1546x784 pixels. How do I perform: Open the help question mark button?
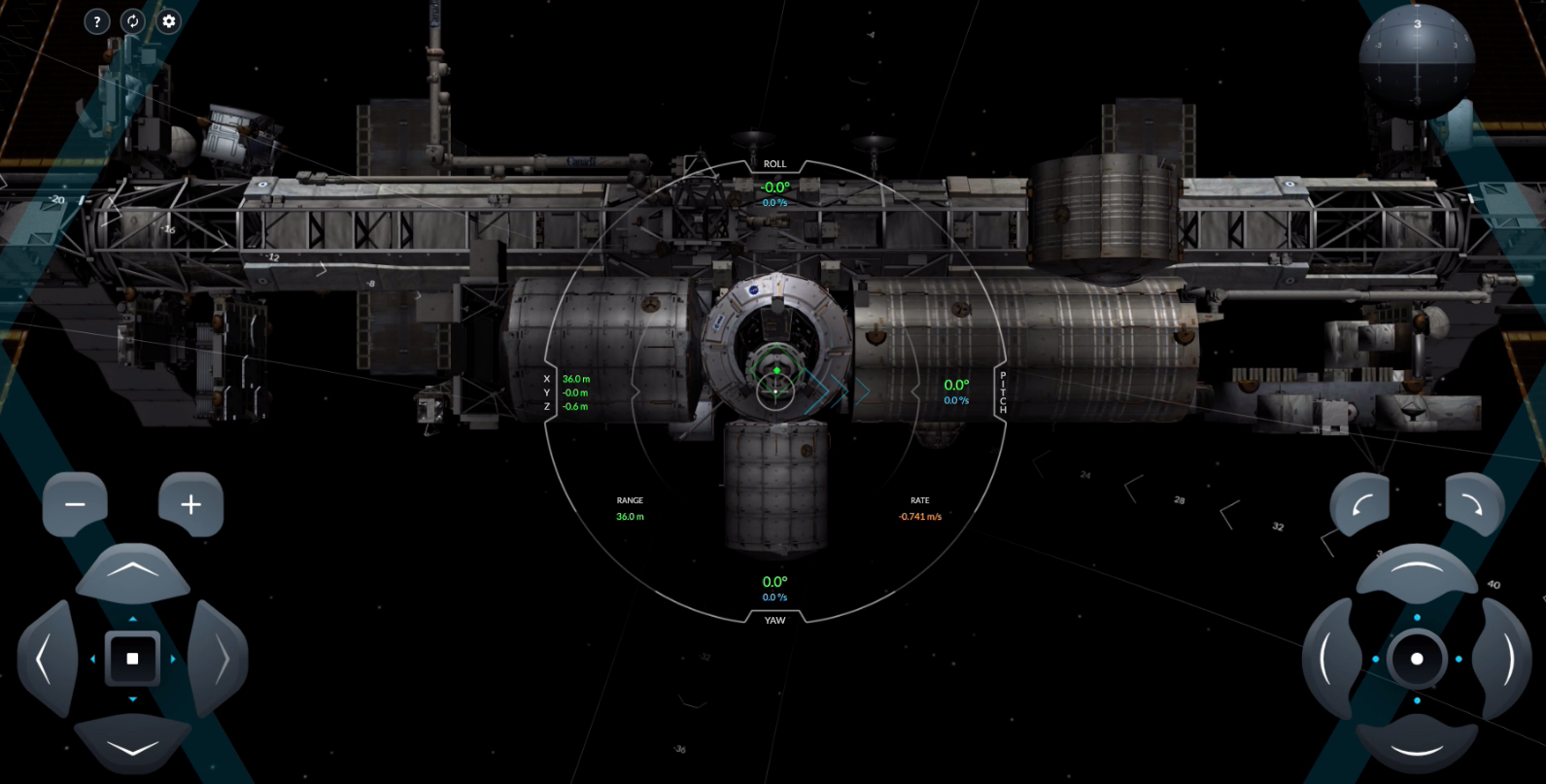(x=96, y=21)
